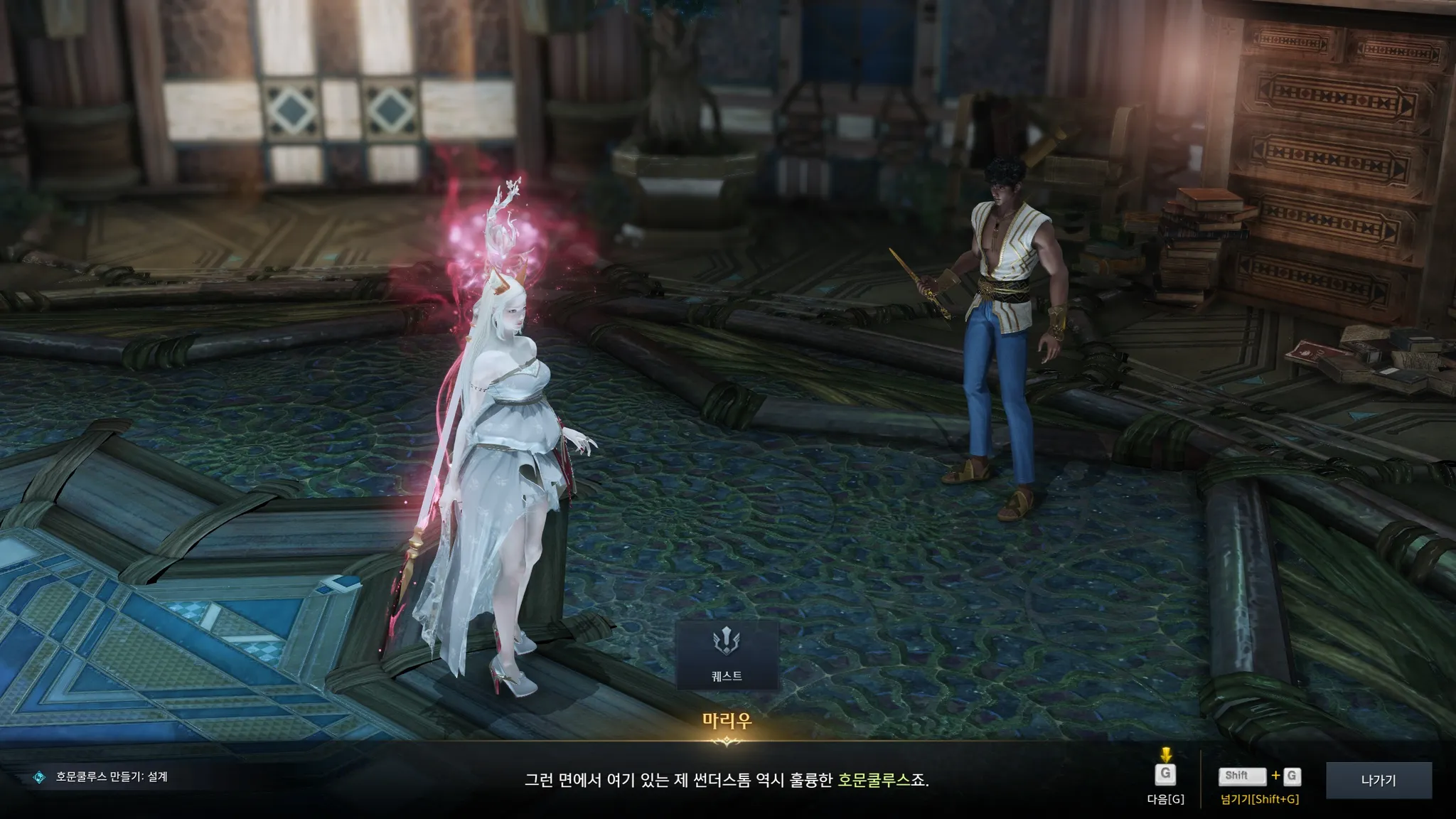Open the 퀘스트 quest option

click(727, 655)
